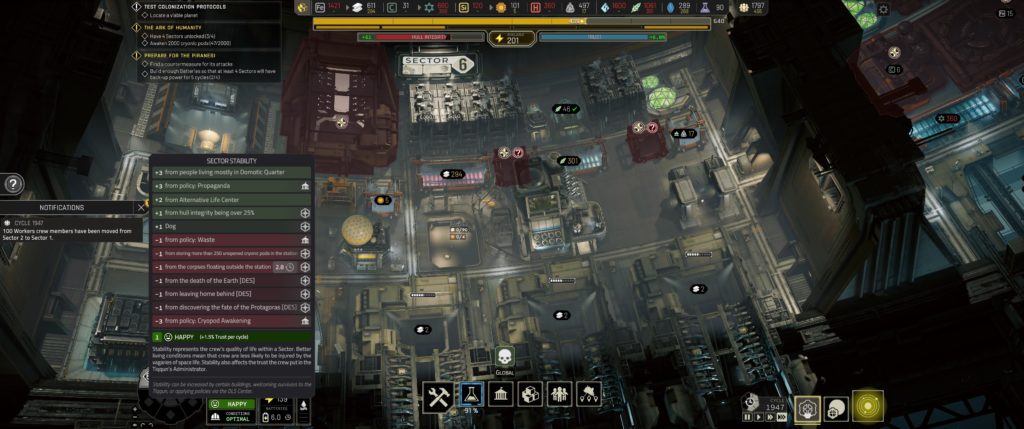
Task: Open the map locations menu
Action: (x=589, y=394)
